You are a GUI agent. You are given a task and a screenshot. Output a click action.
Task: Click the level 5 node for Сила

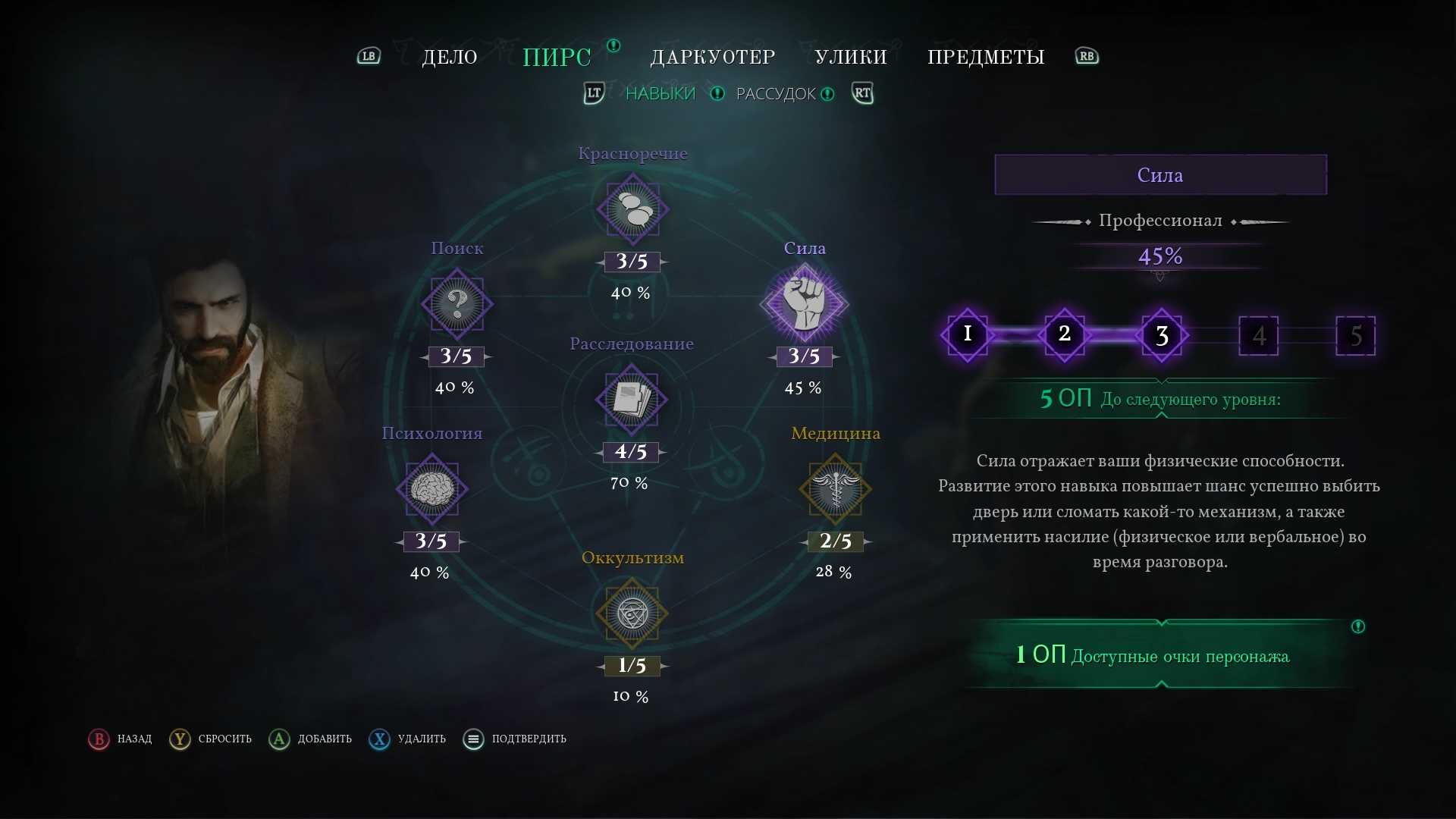1355,335
